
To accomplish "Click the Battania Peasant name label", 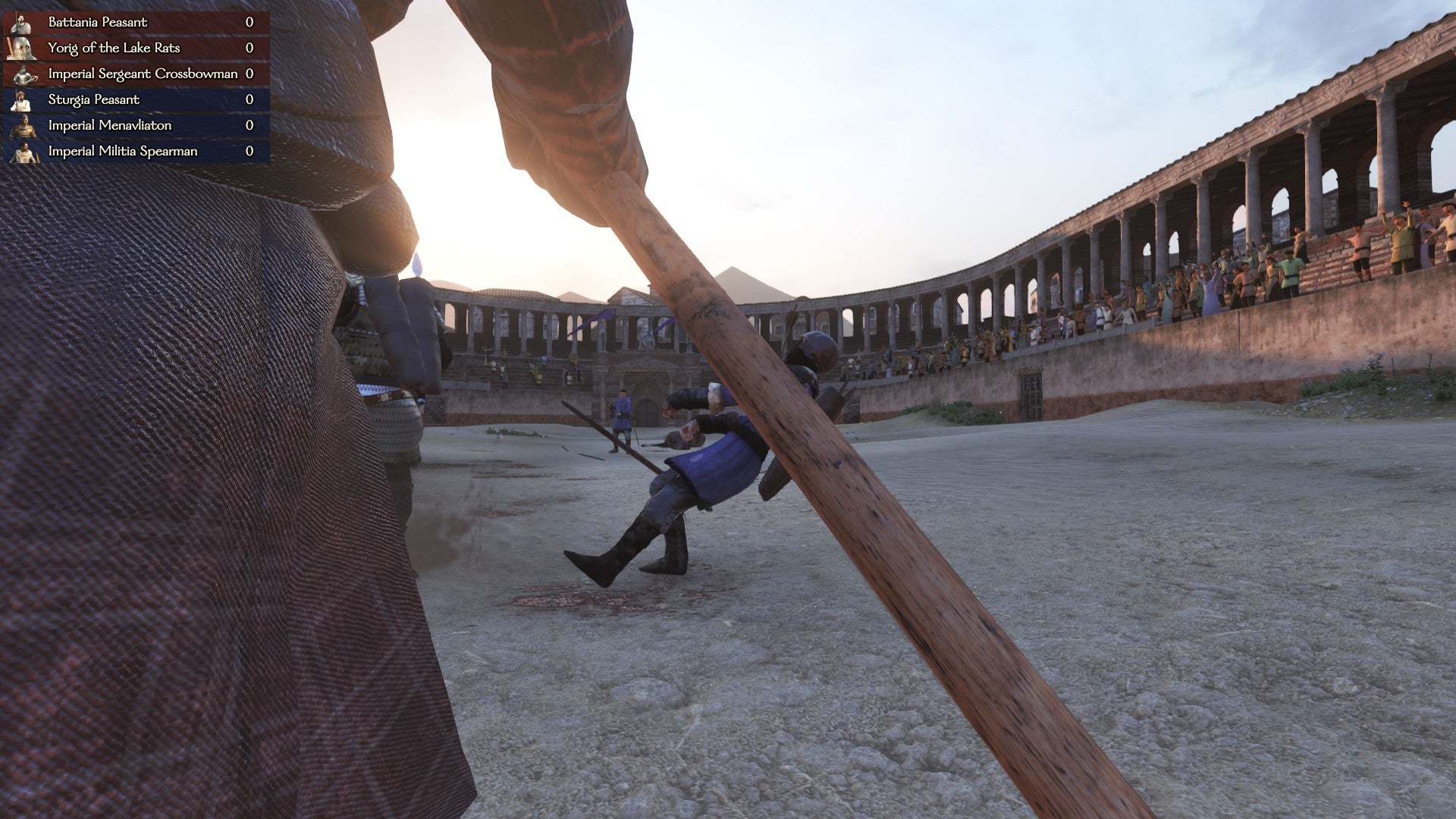I will [97, 22].
